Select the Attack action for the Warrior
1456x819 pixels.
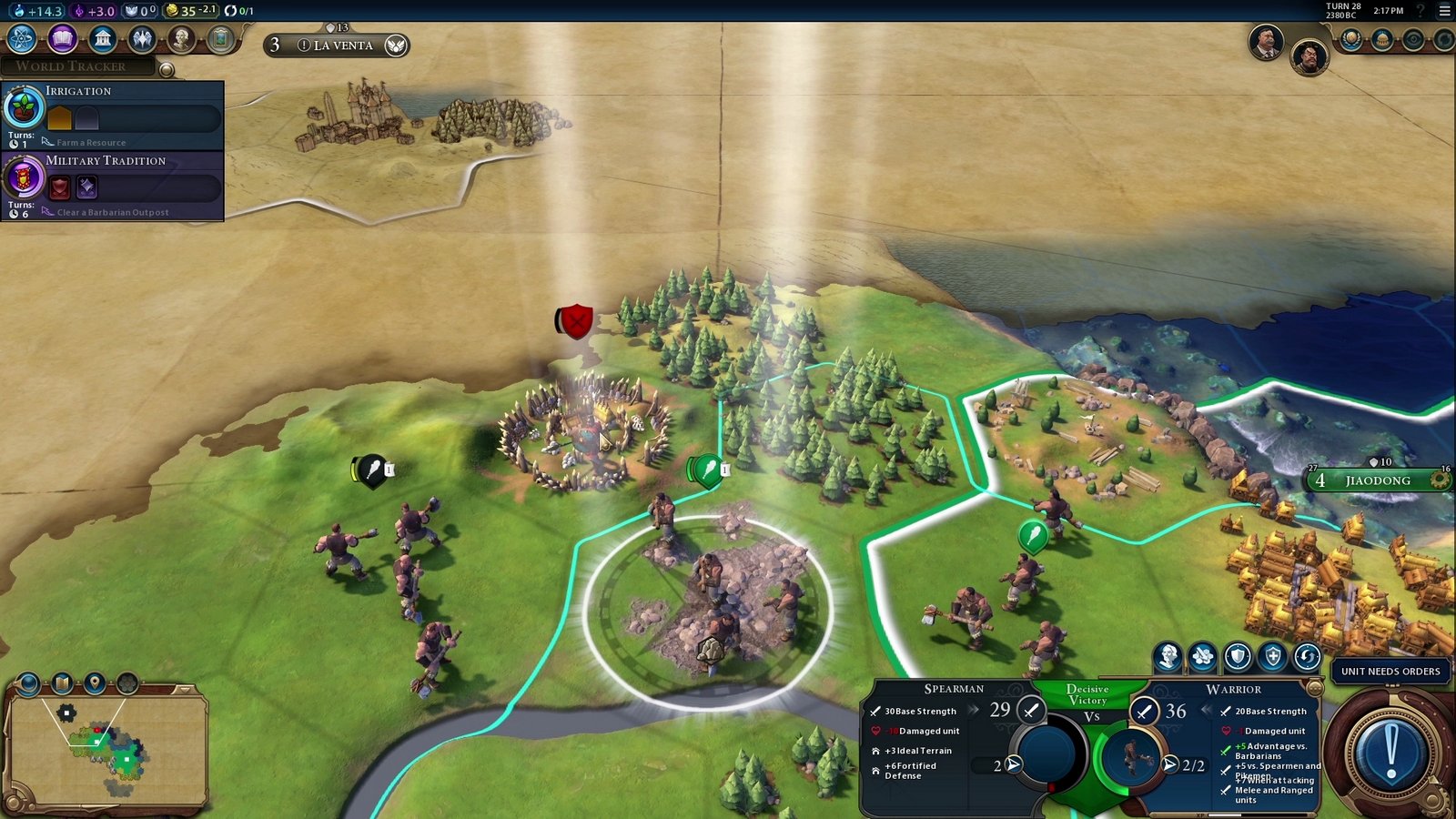tap(1201, 656)
